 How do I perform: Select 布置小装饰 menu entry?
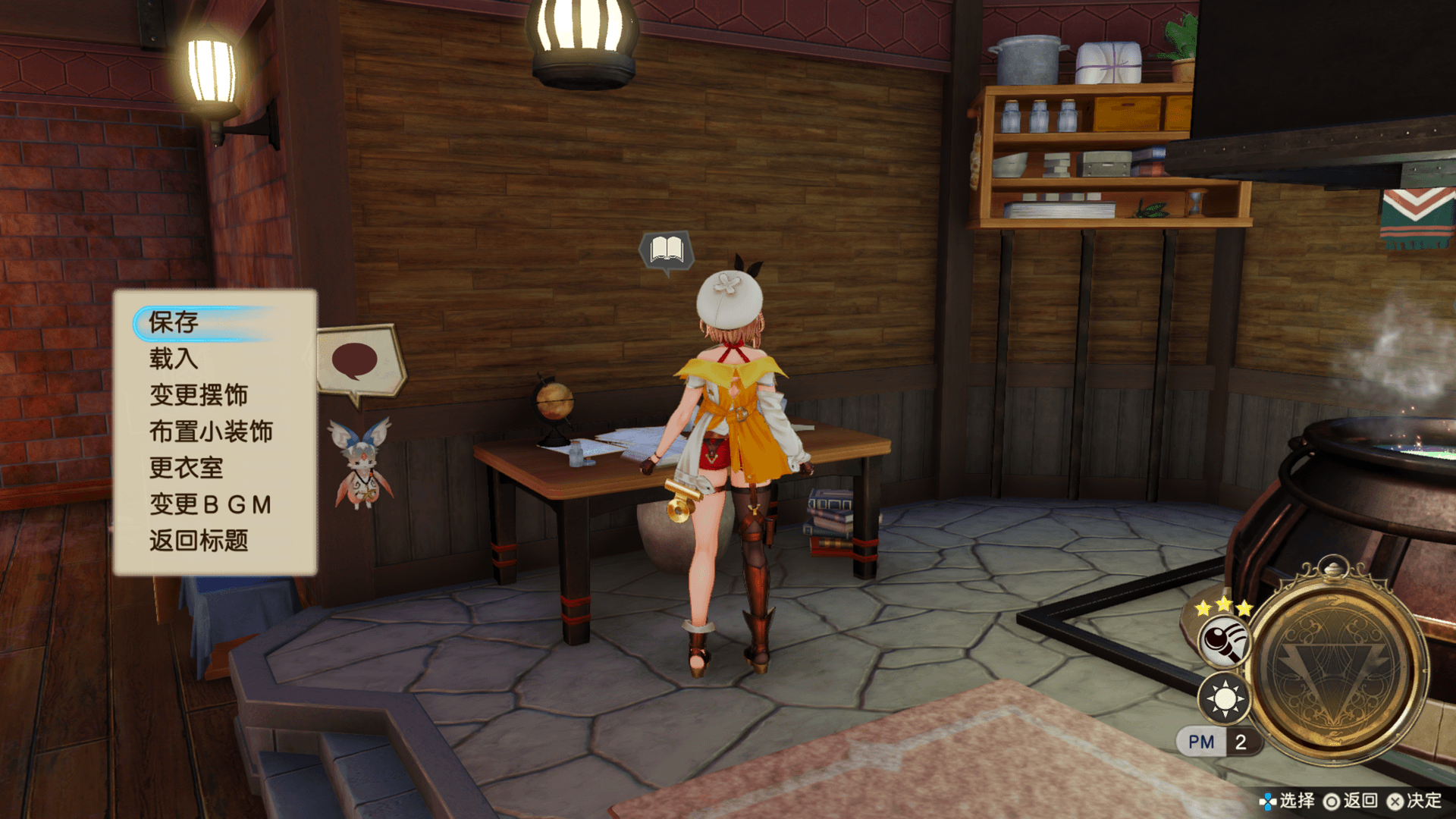coord(211,431)
